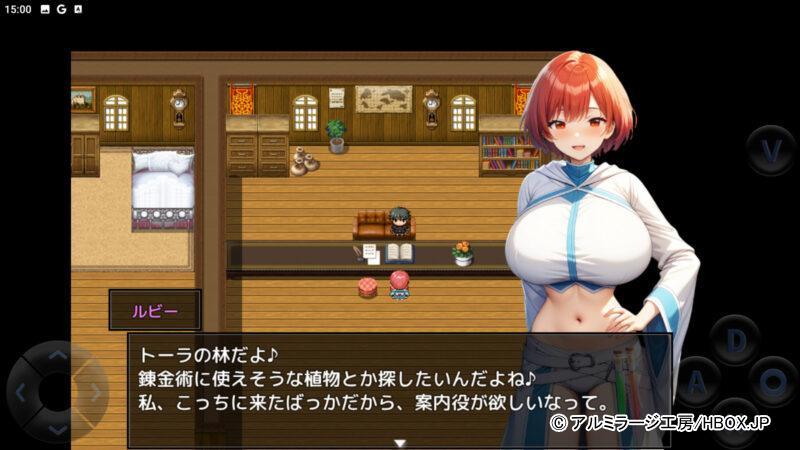This screenshot has width=800, height=450.
Task: Tap the d-pad down arrow
Action: (x=57, y=427)
